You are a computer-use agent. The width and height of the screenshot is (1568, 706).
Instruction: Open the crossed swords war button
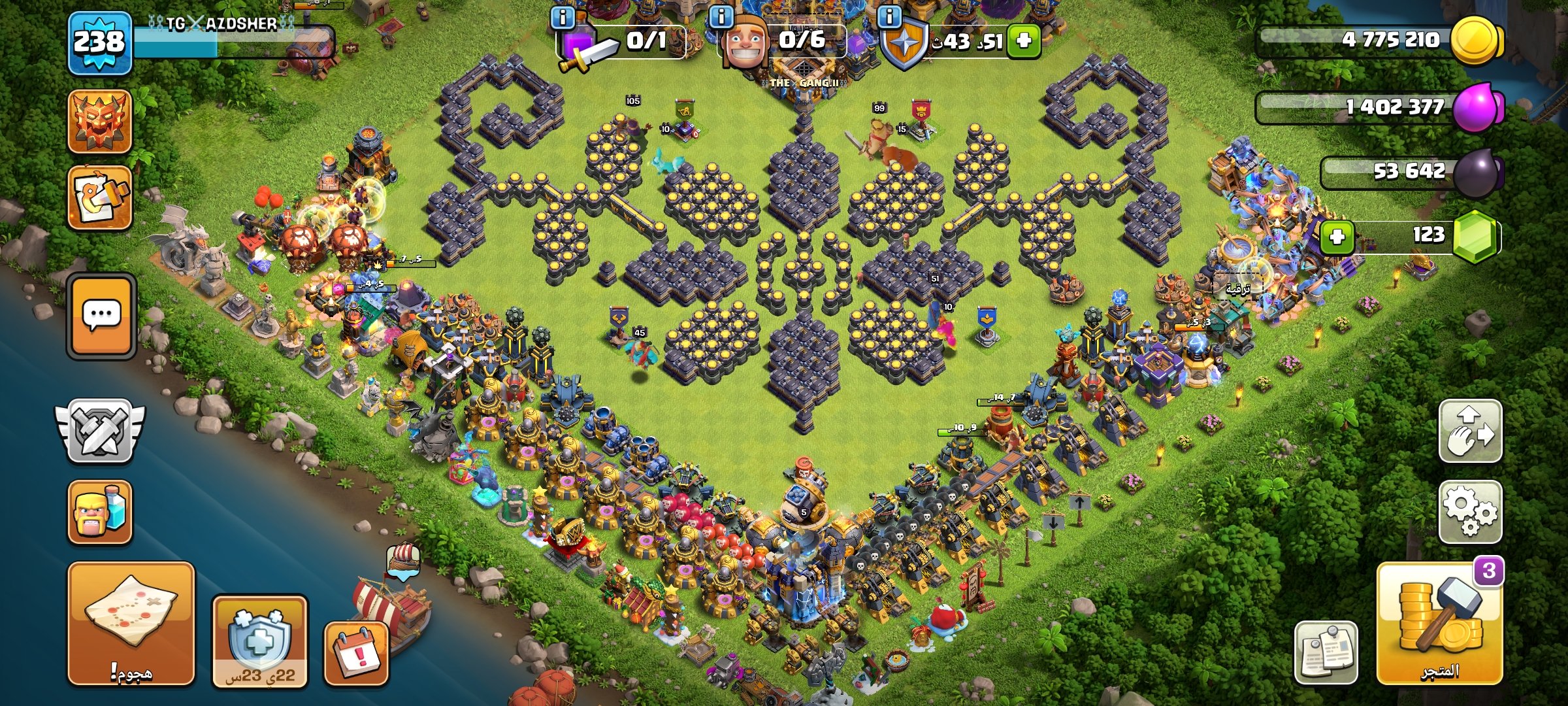click(100, 431)
